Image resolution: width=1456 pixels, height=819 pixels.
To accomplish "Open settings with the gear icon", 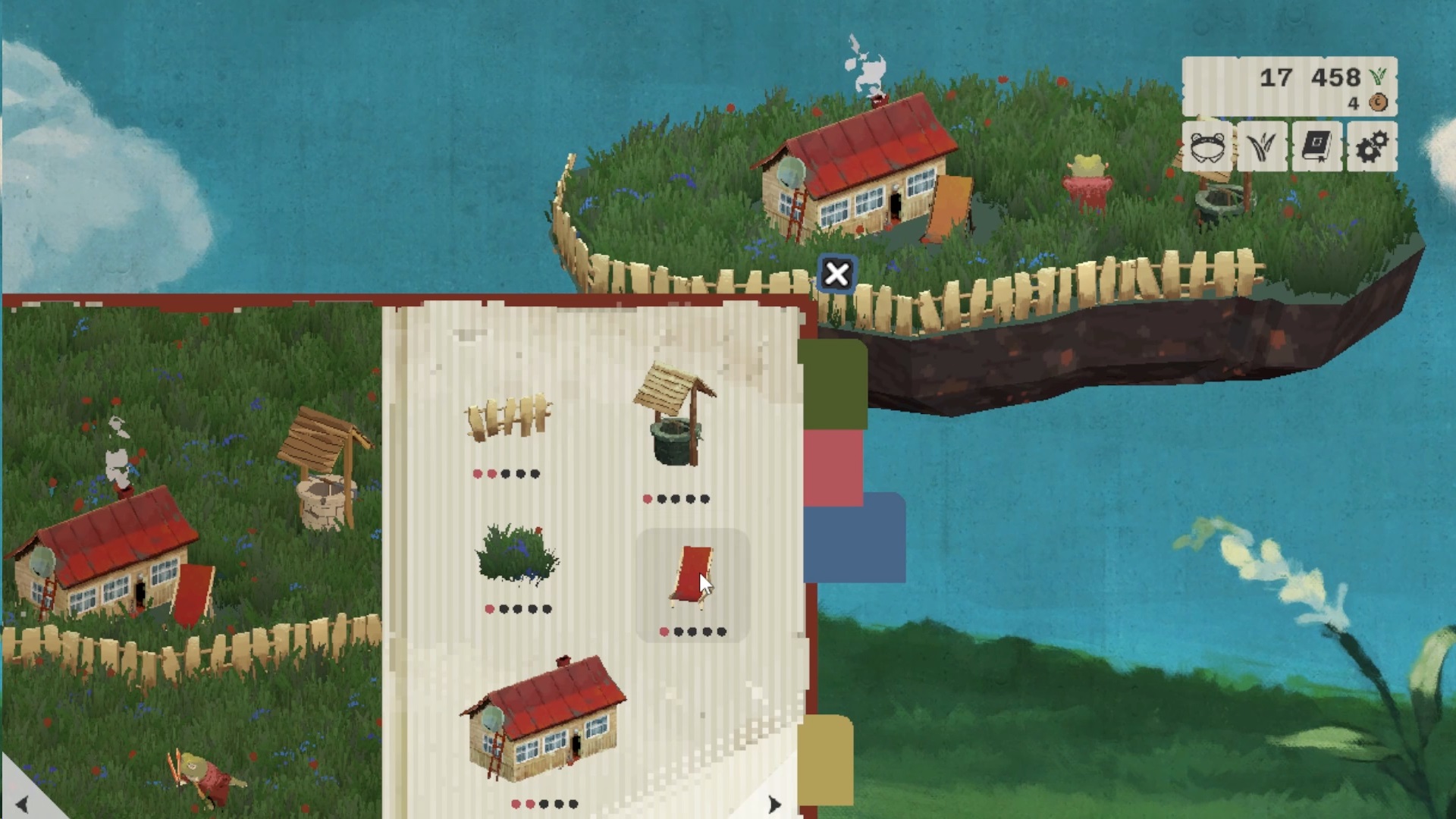I will [1372, 147].
